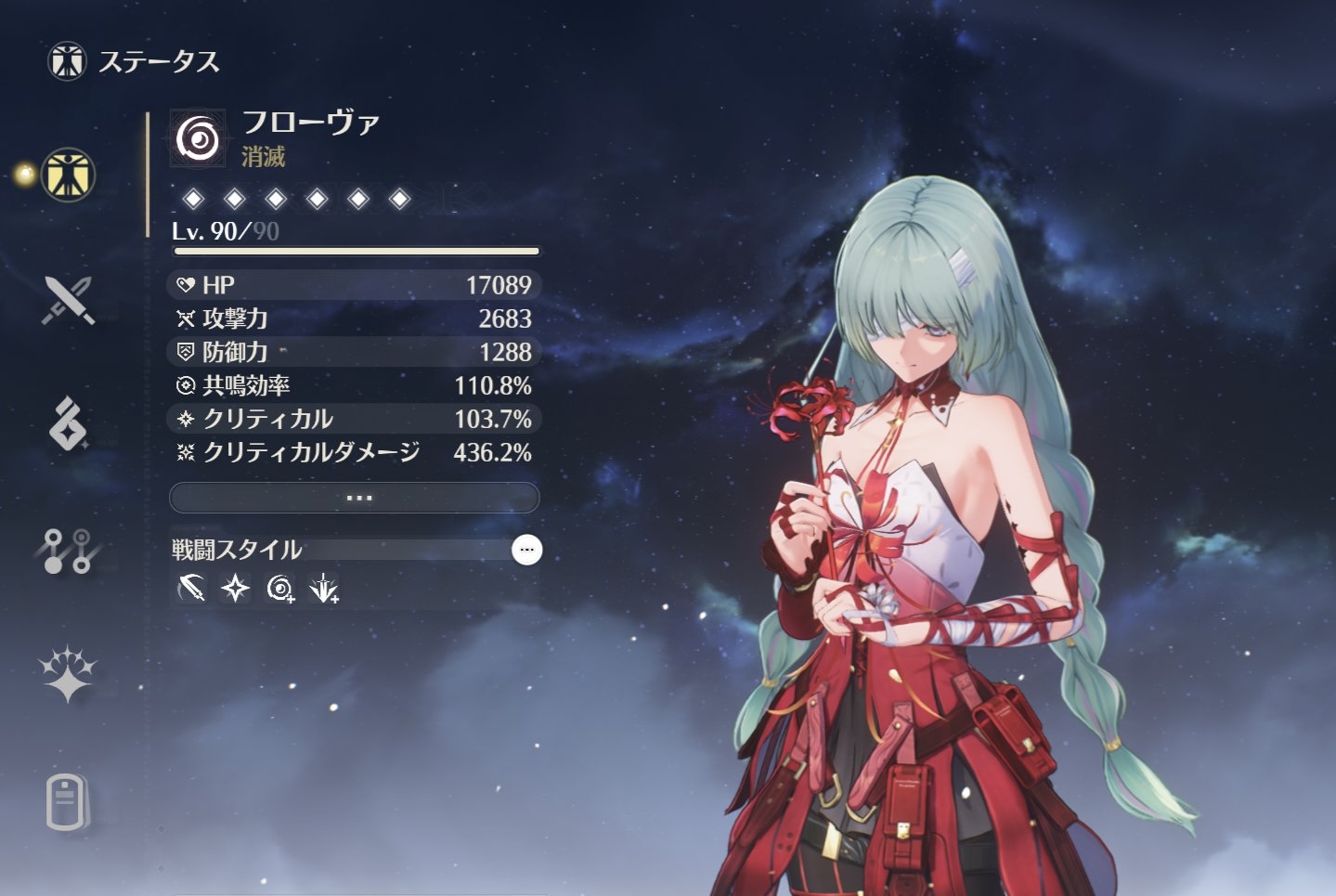The image size is (1336, 896).
Task: Click the 消滅 attribute spiral icon
Action: 198,140
